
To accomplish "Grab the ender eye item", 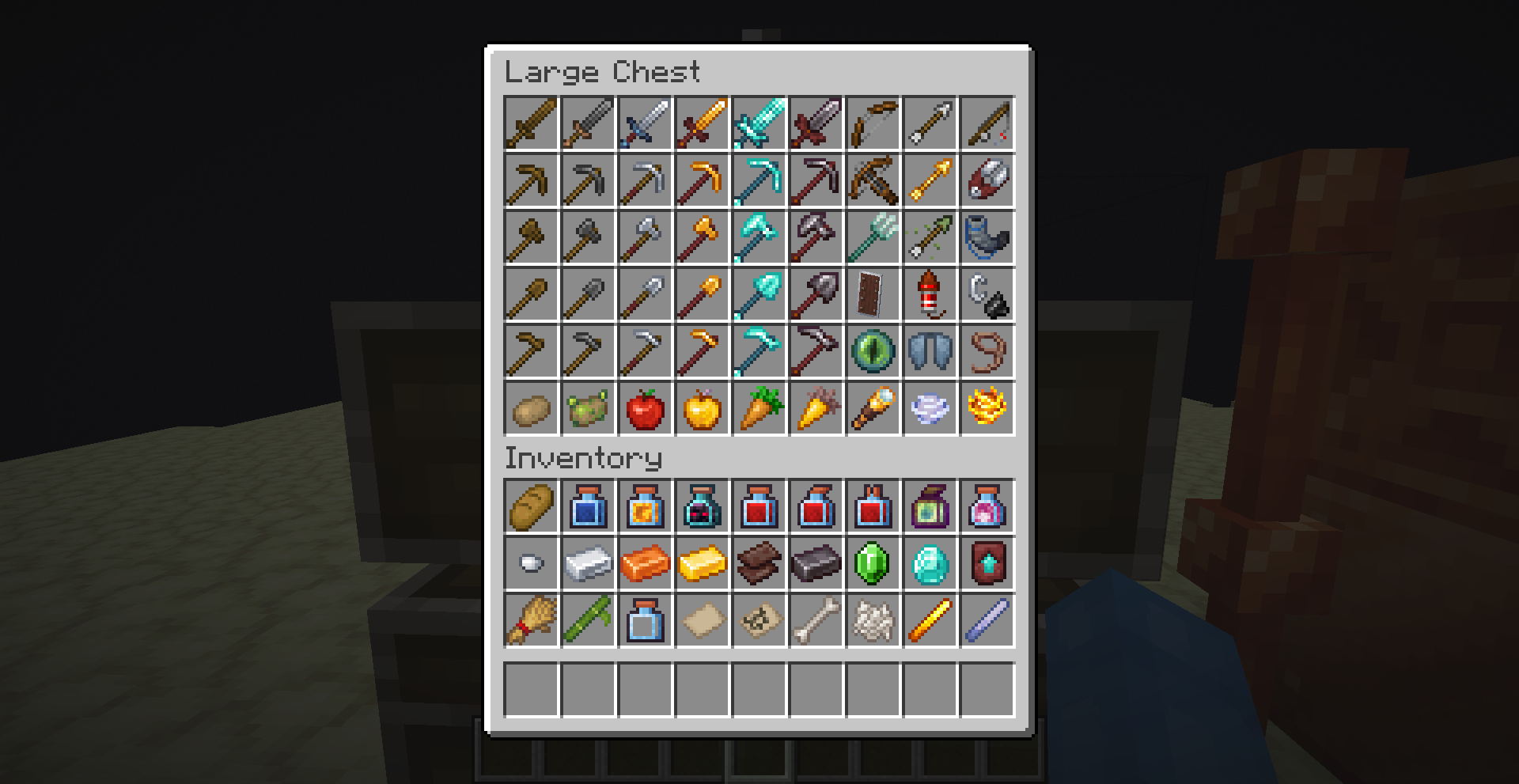I will [x=872, y=352].
